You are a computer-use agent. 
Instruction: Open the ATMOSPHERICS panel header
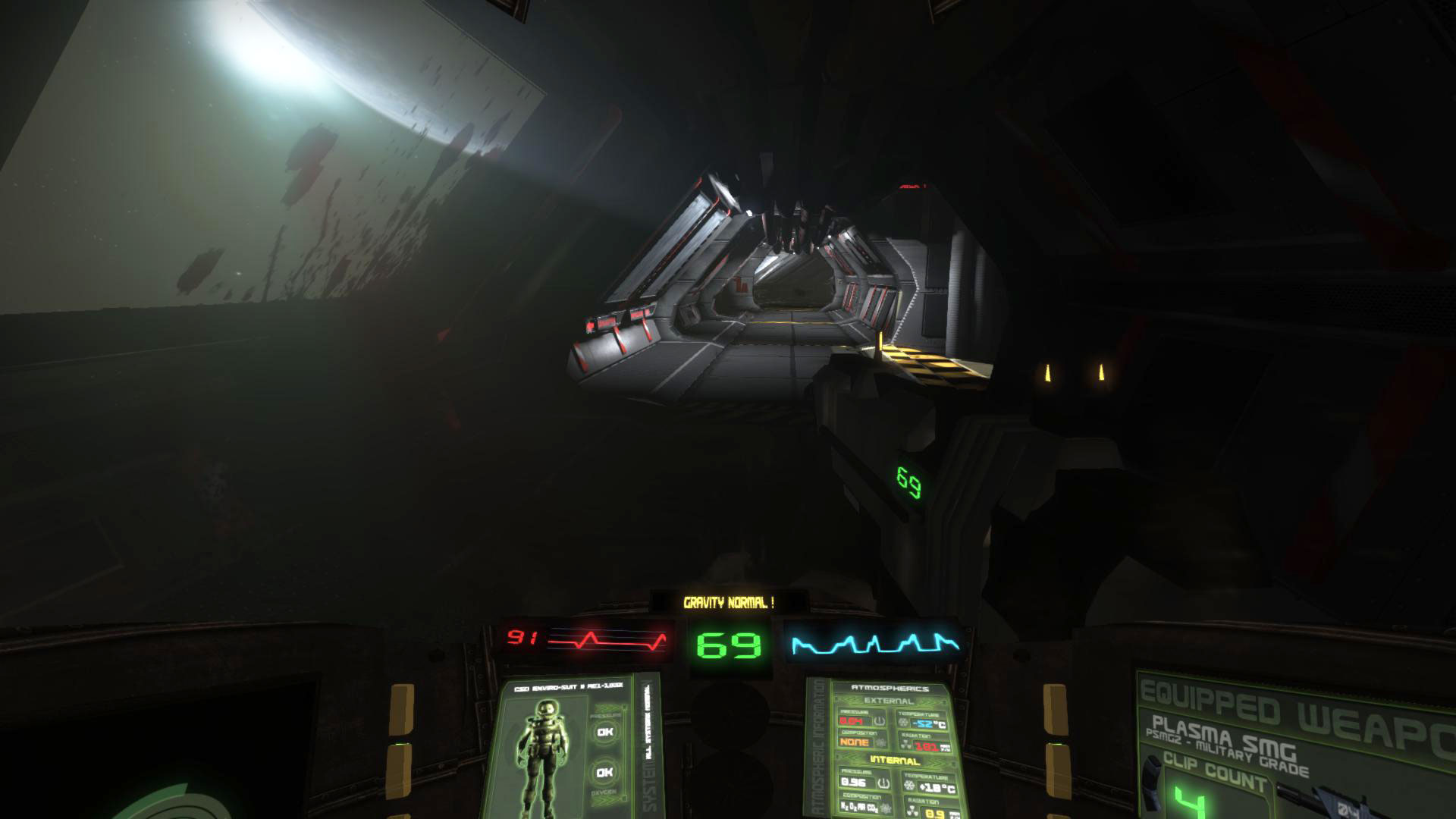891,688
